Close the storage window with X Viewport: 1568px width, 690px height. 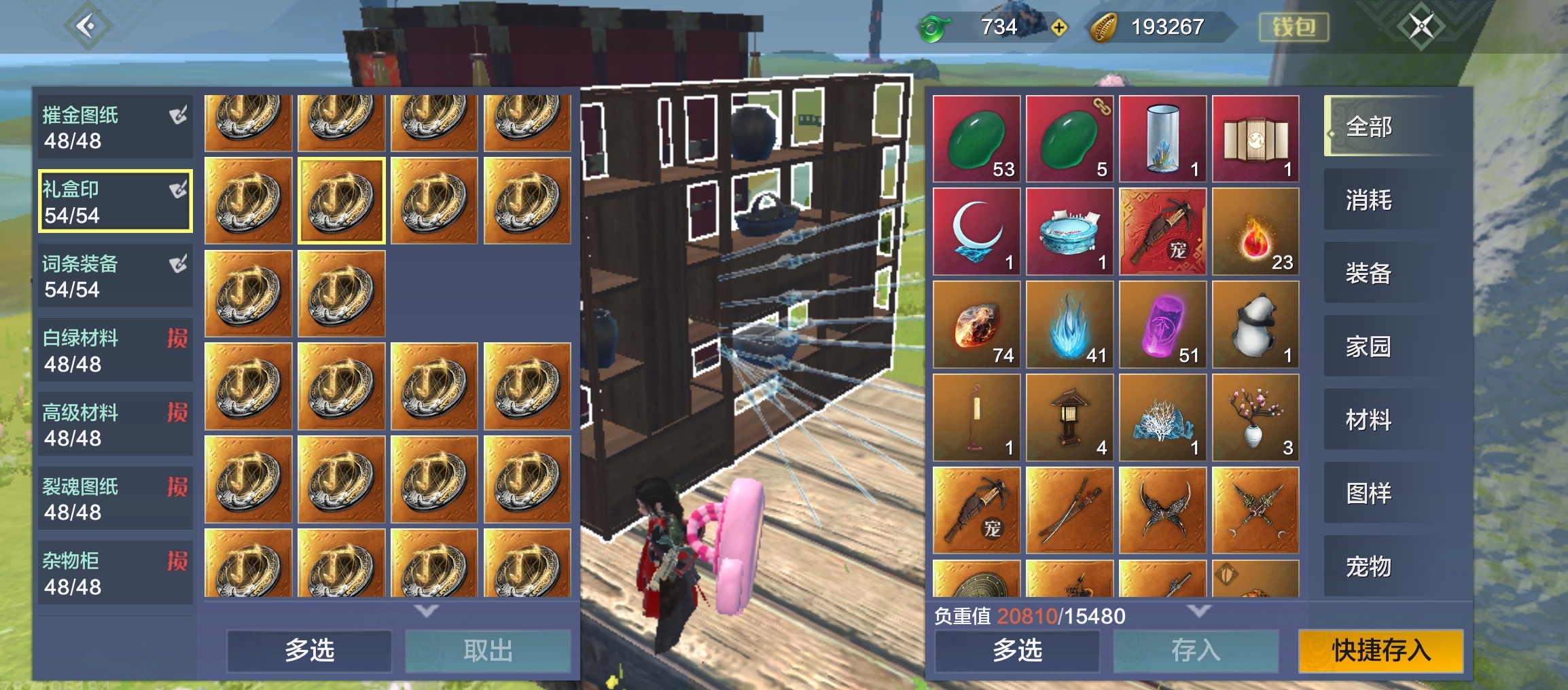click(1420, 26)
